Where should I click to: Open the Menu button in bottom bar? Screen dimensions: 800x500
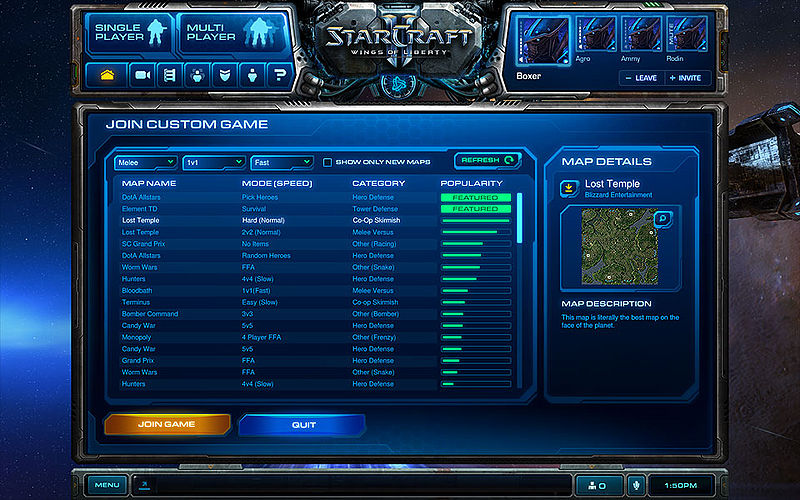(x=107, y=485)
